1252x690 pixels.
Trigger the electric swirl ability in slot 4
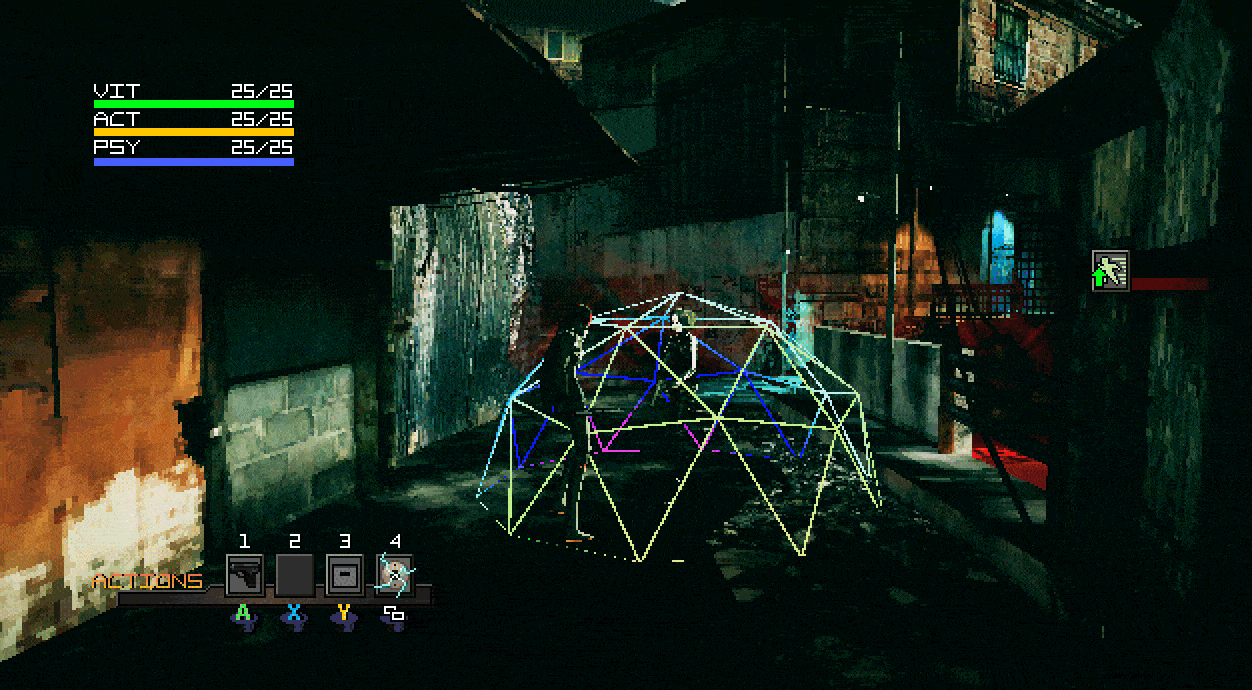pyautogui.click(x=395, y=575)
